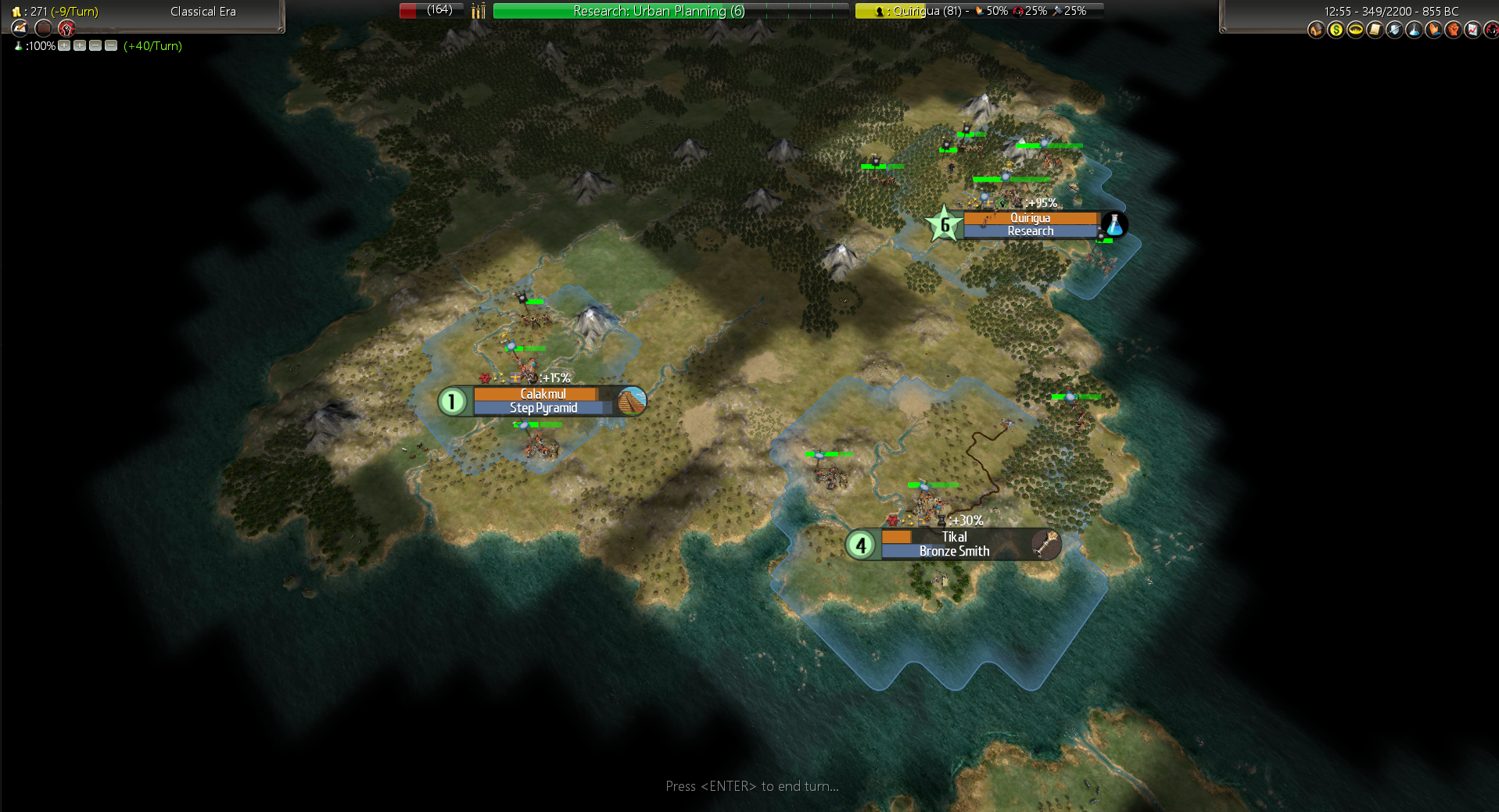The height and width of the screenshot is (812, 1499).
Task: Select the Tikal city bar
Action: (x=954, y=544)
